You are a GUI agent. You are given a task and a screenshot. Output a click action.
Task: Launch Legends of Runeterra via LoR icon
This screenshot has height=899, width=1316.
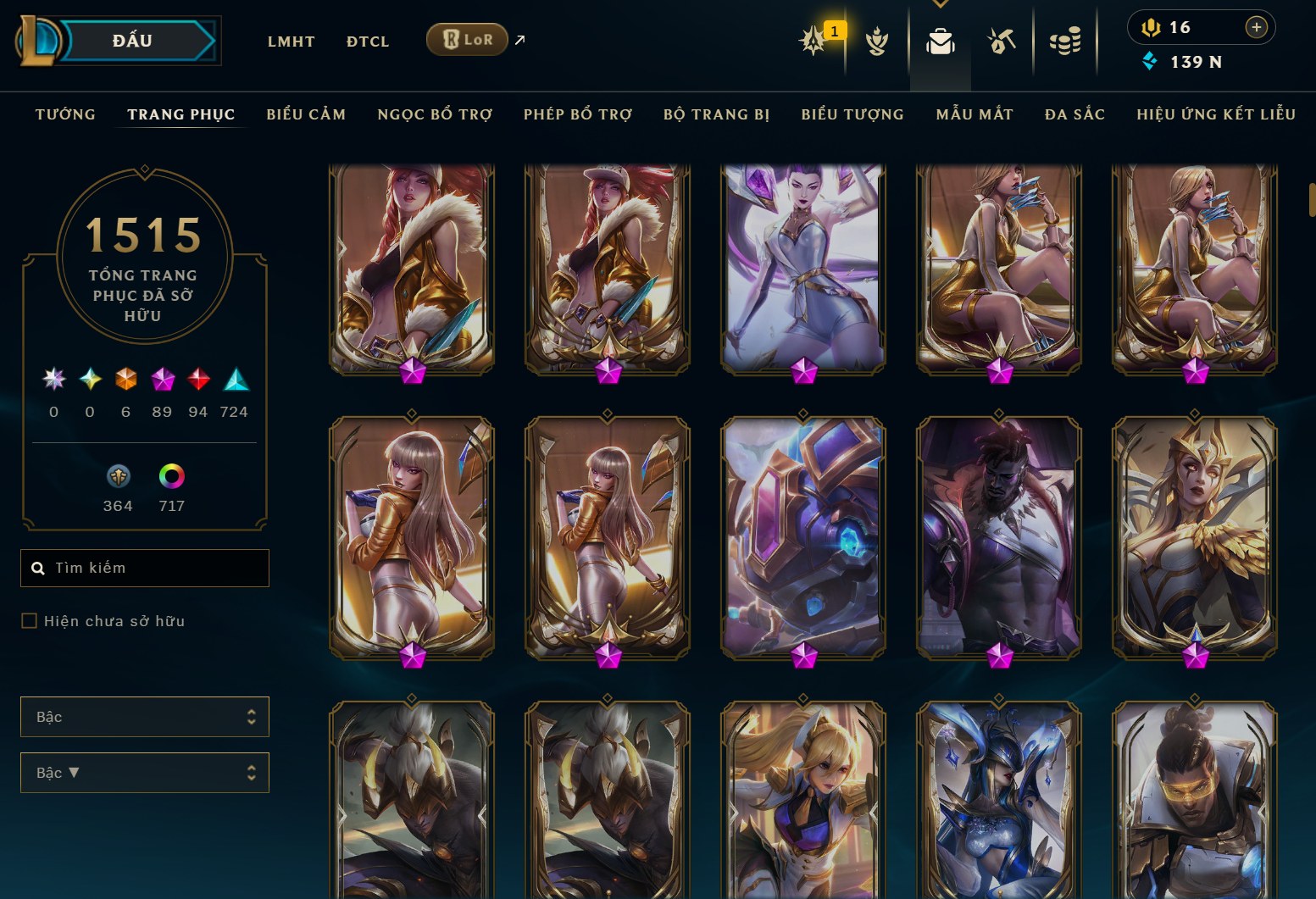(x=467, y=39)
